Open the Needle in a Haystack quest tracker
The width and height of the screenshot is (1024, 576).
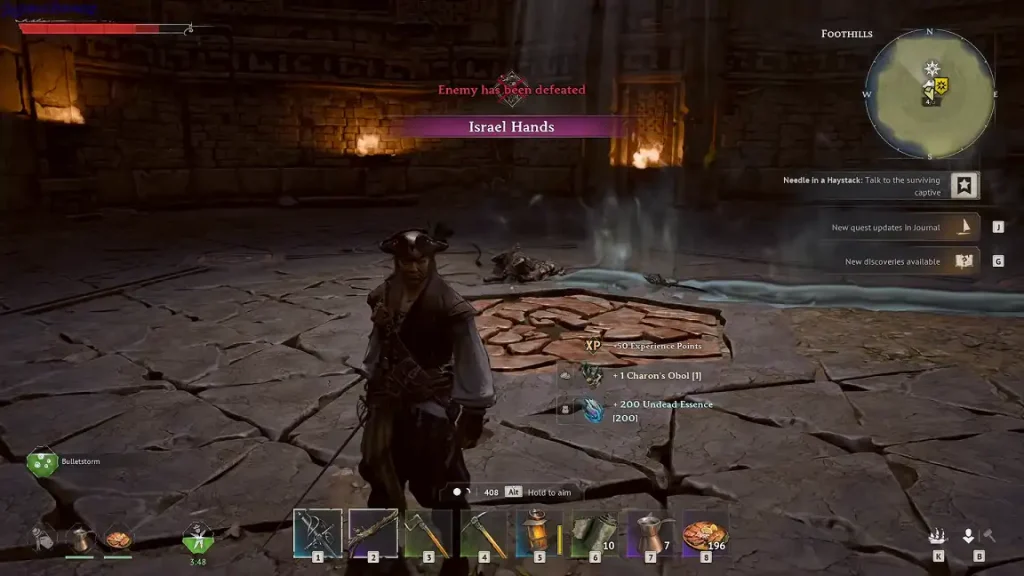(x=965, y=186)
